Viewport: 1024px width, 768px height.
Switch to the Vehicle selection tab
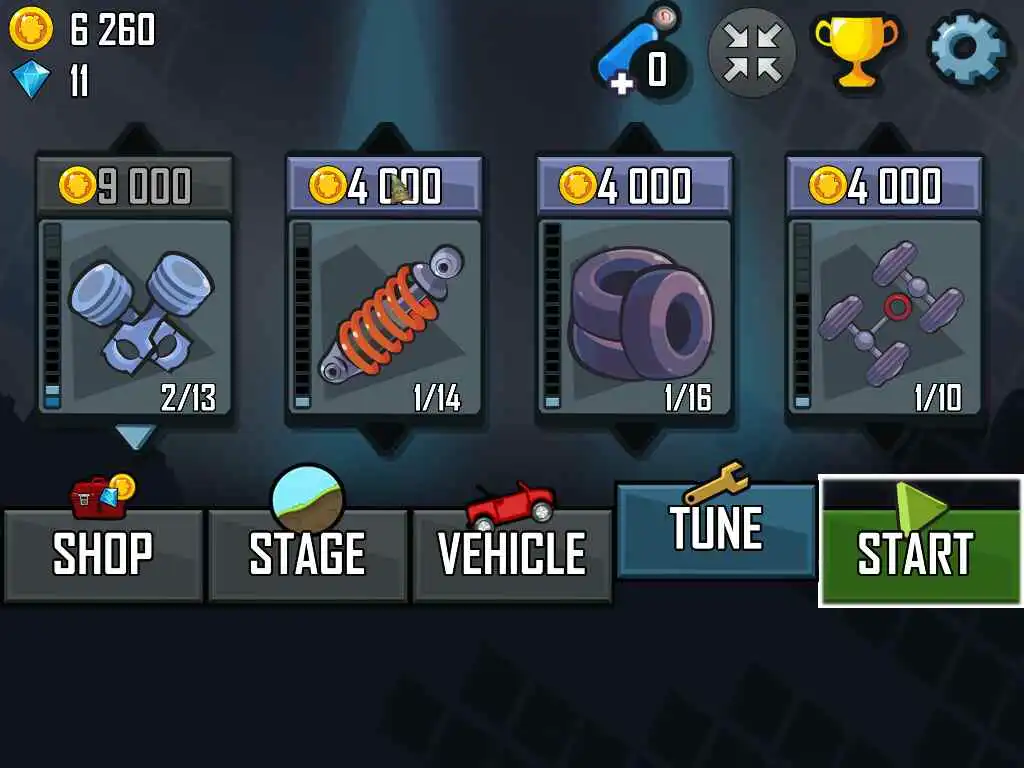pyautogui.click(x=512, y=555)
